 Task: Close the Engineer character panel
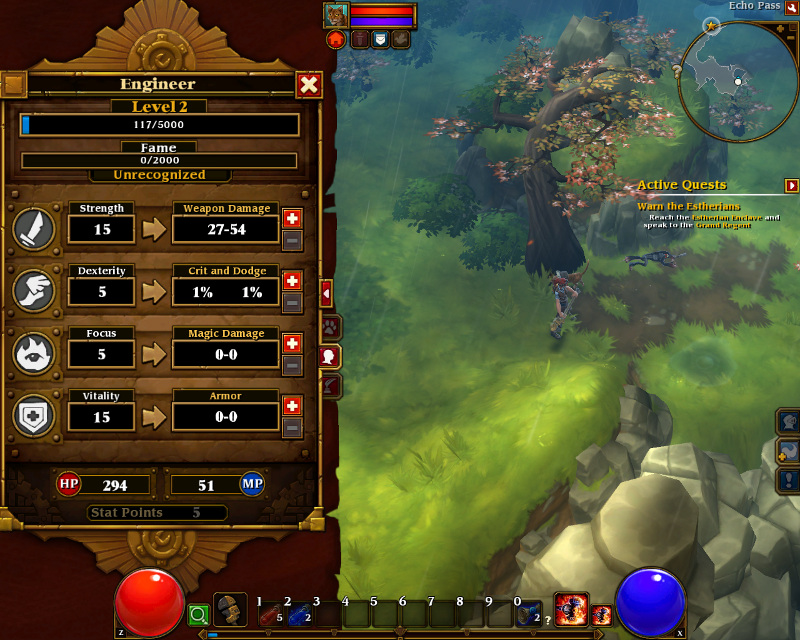309,85
